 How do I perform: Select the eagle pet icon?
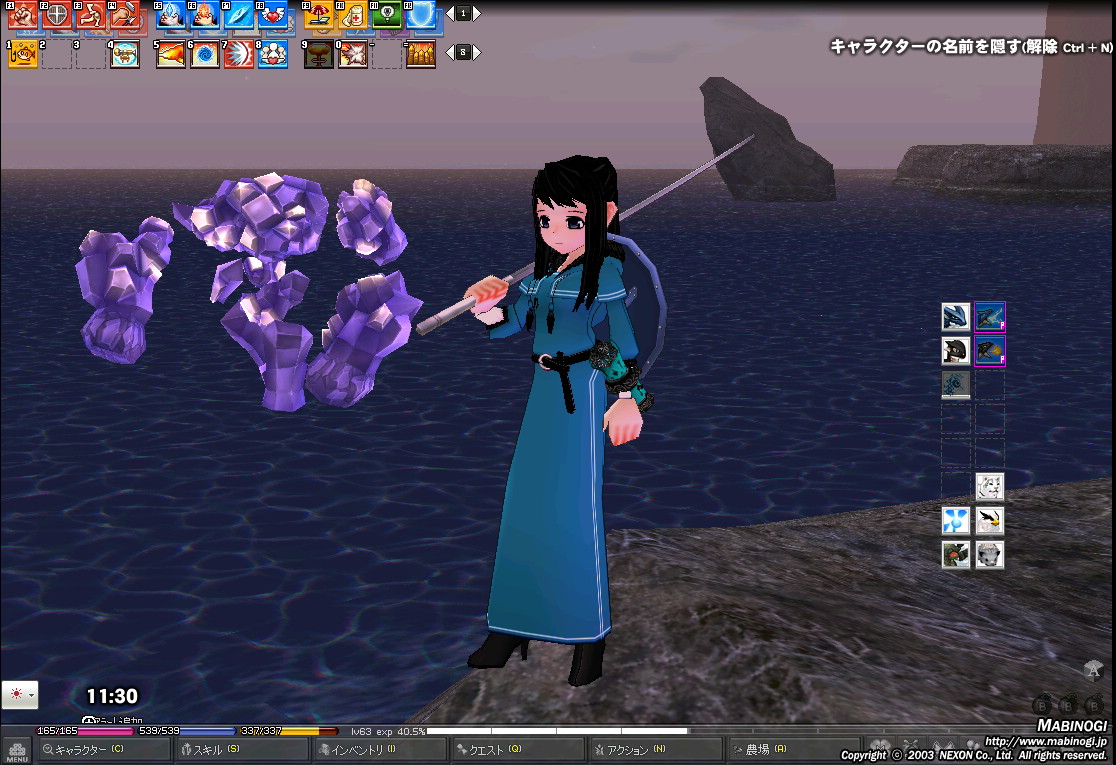[x=990, y=521]
